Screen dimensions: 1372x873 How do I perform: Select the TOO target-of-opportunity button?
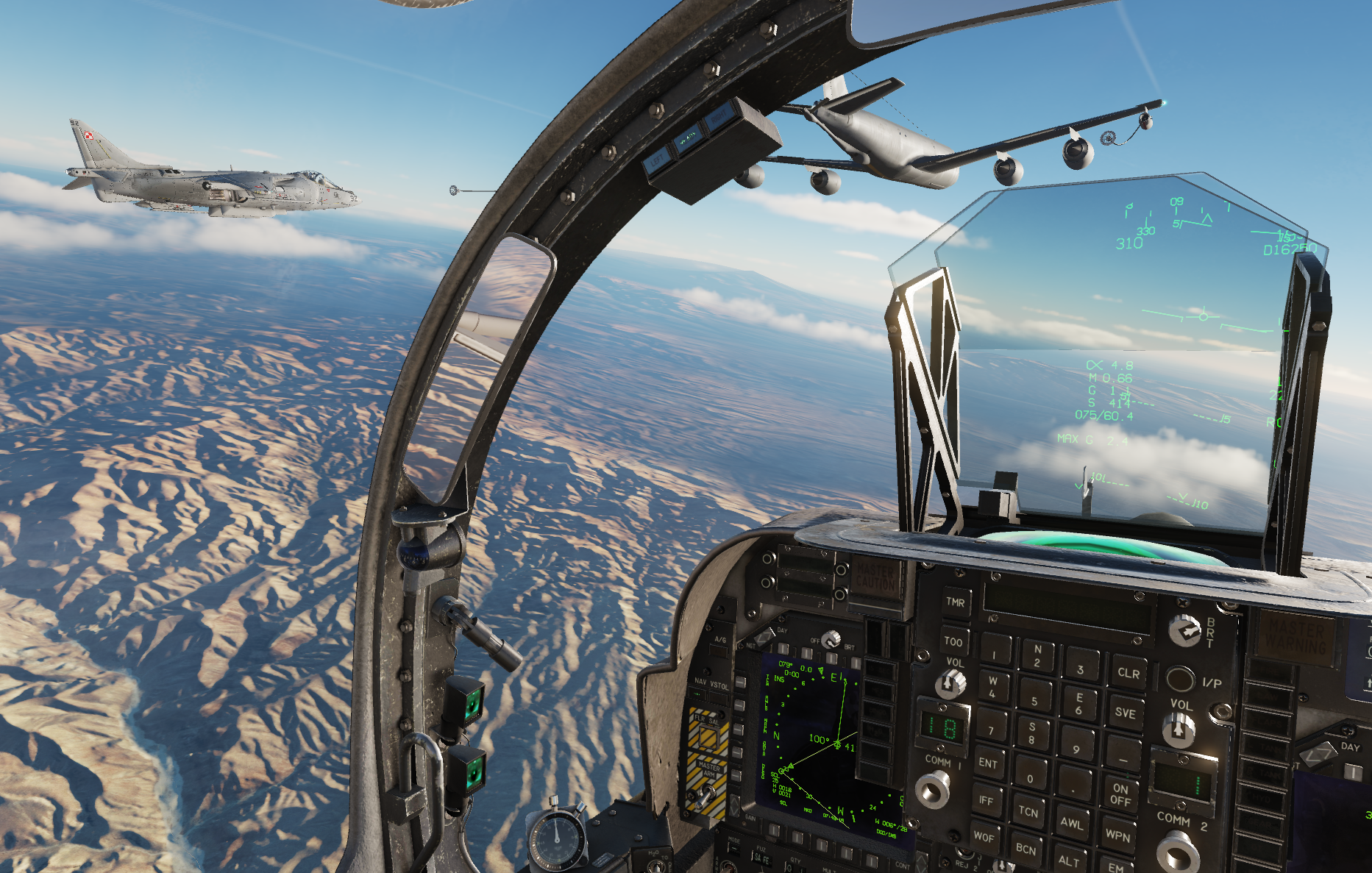pos(953,641)
